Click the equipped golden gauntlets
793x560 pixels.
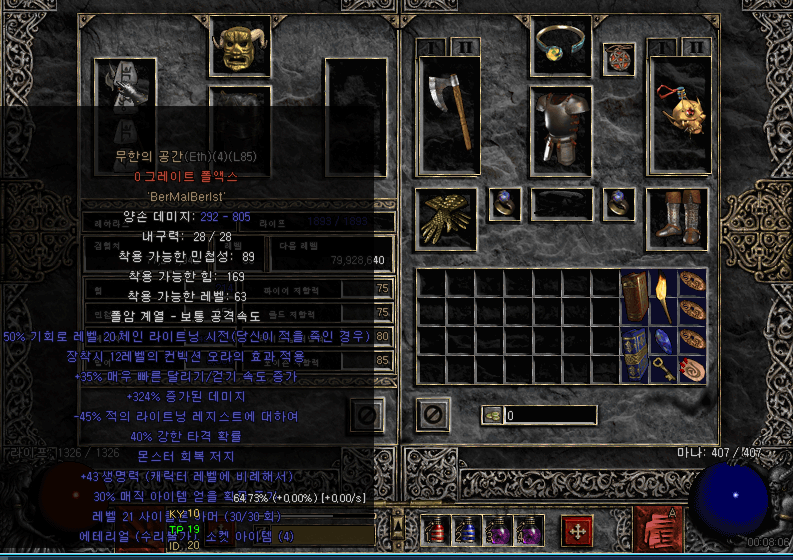445,218
